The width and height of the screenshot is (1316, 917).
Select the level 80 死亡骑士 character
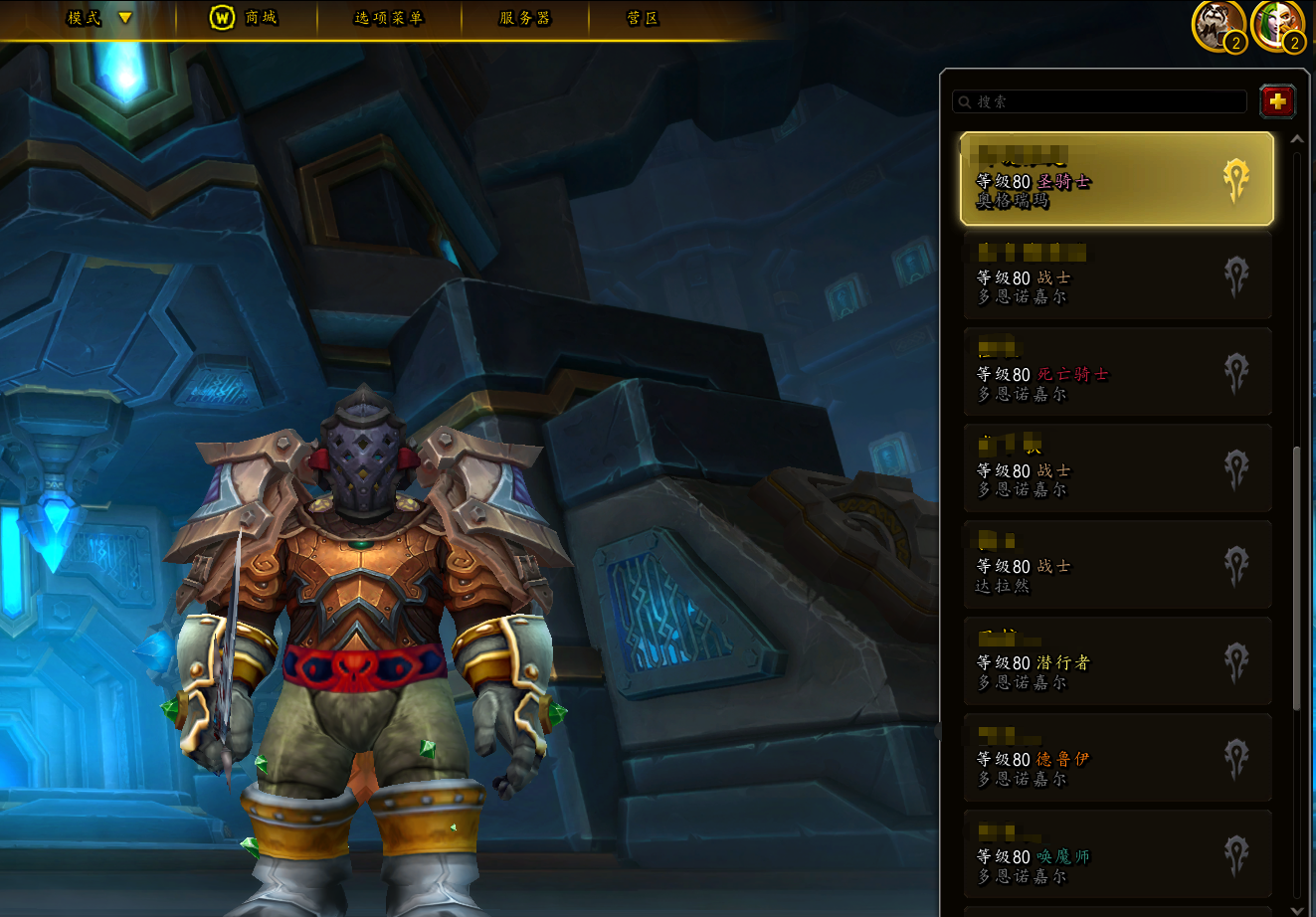point(1116,372)
